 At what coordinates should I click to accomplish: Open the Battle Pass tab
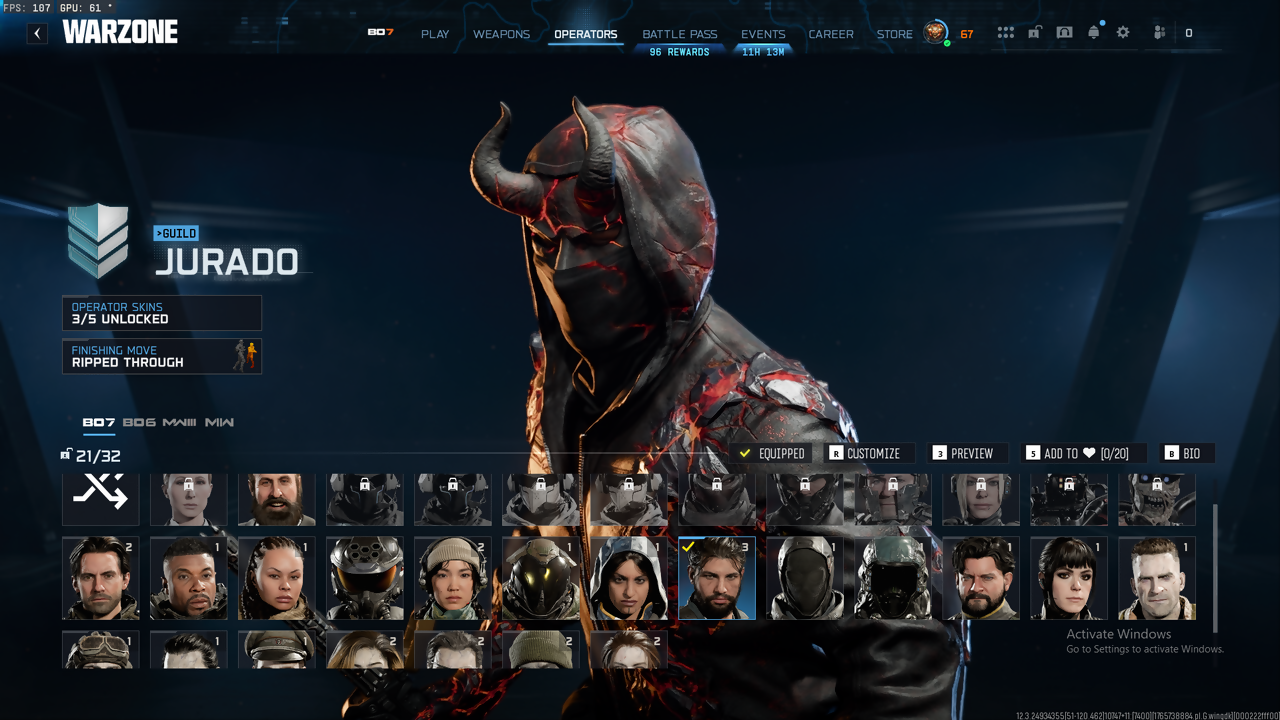[679, 34]
